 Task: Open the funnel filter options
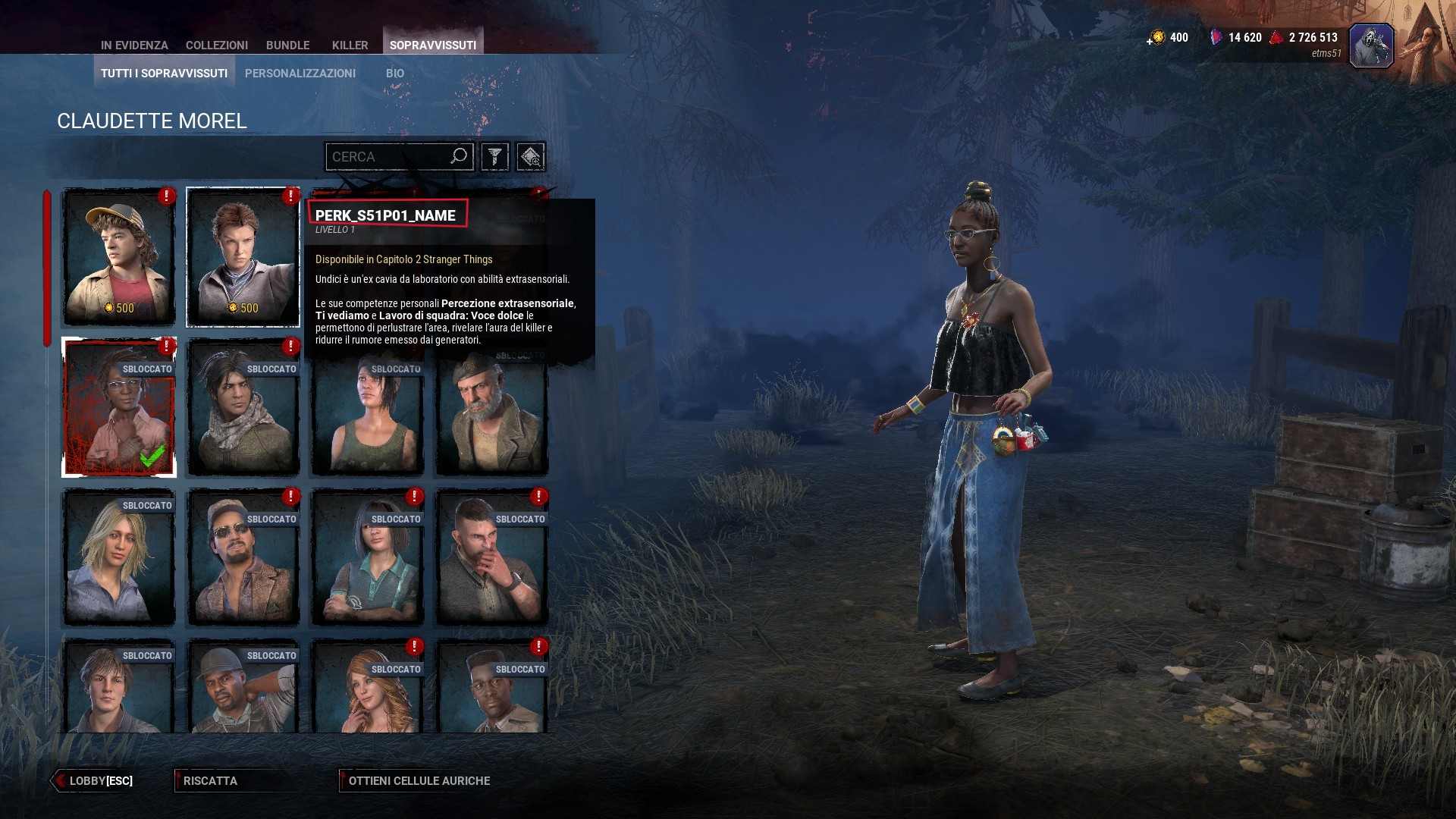click(x=494, y=157)
